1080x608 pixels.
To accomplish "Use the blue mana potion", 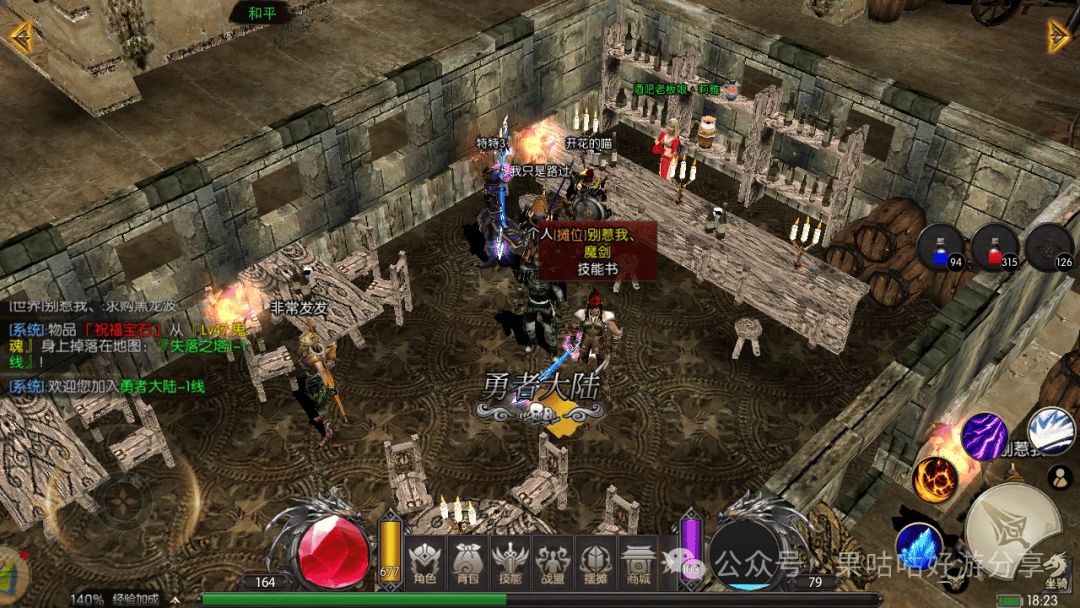I will [941, 247].
